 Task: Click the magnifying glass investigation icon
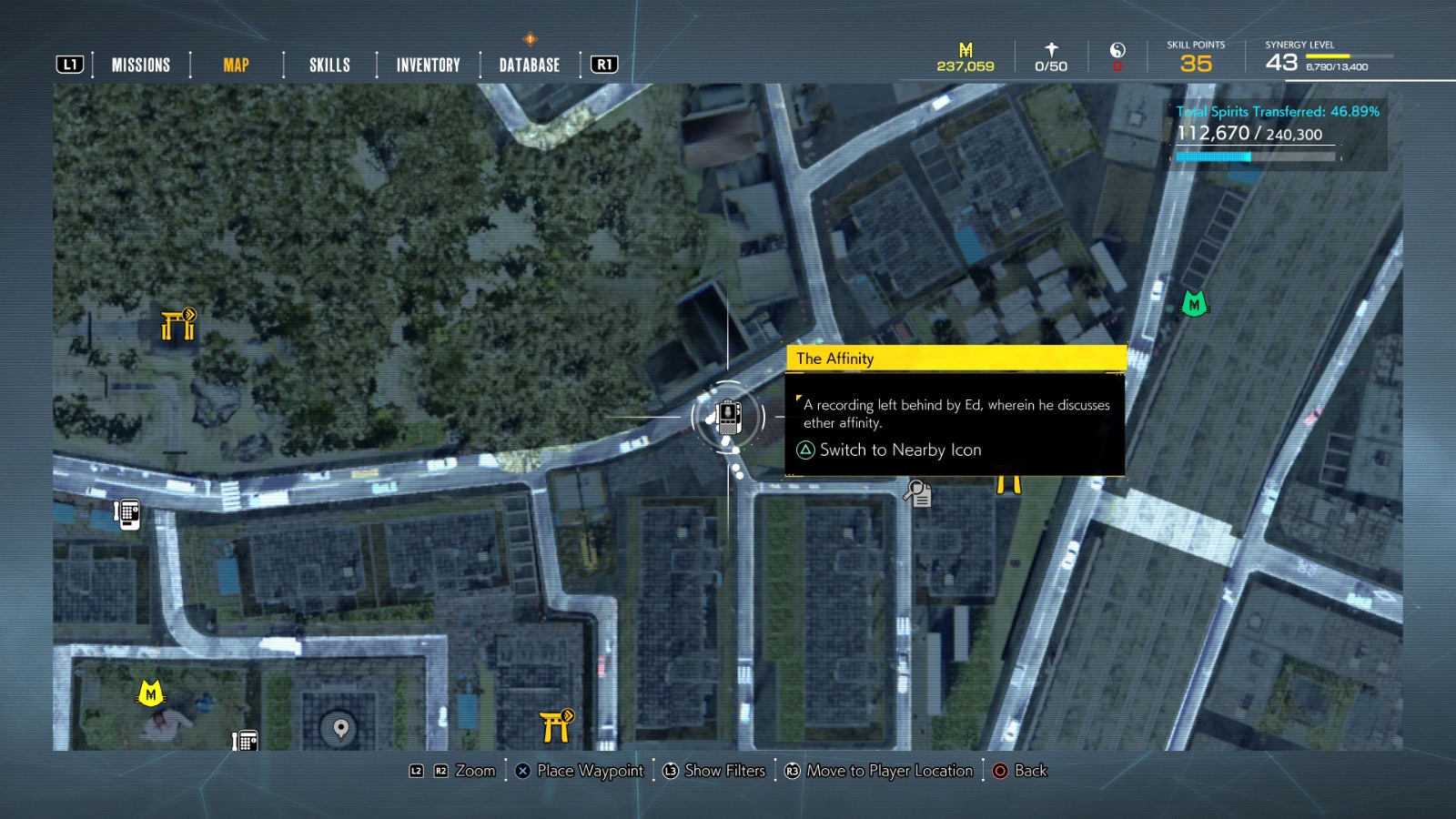918,495
